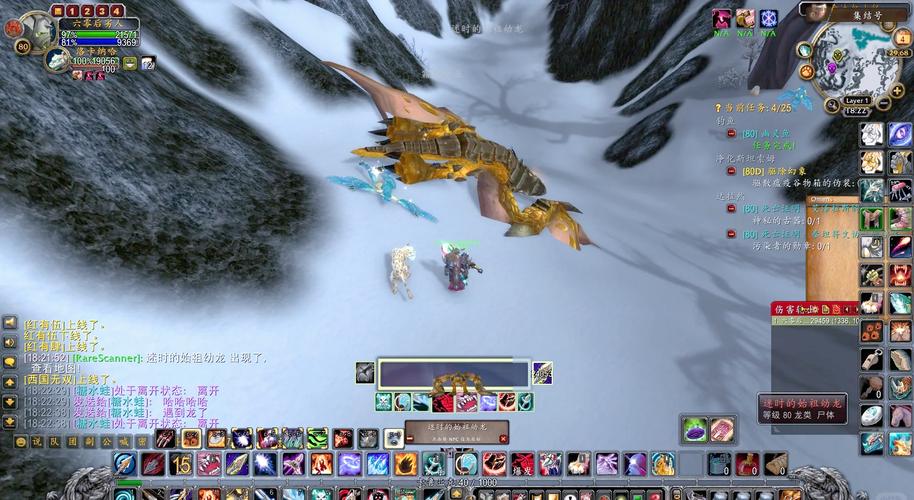Click the snowflake buff icon
The height and width of the screenshot is (500, 914).
(768, 19)
